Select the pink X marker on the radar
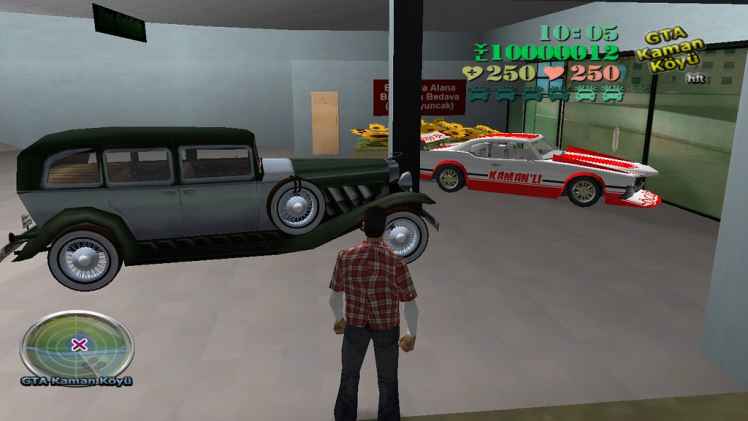 click(79, 344)
